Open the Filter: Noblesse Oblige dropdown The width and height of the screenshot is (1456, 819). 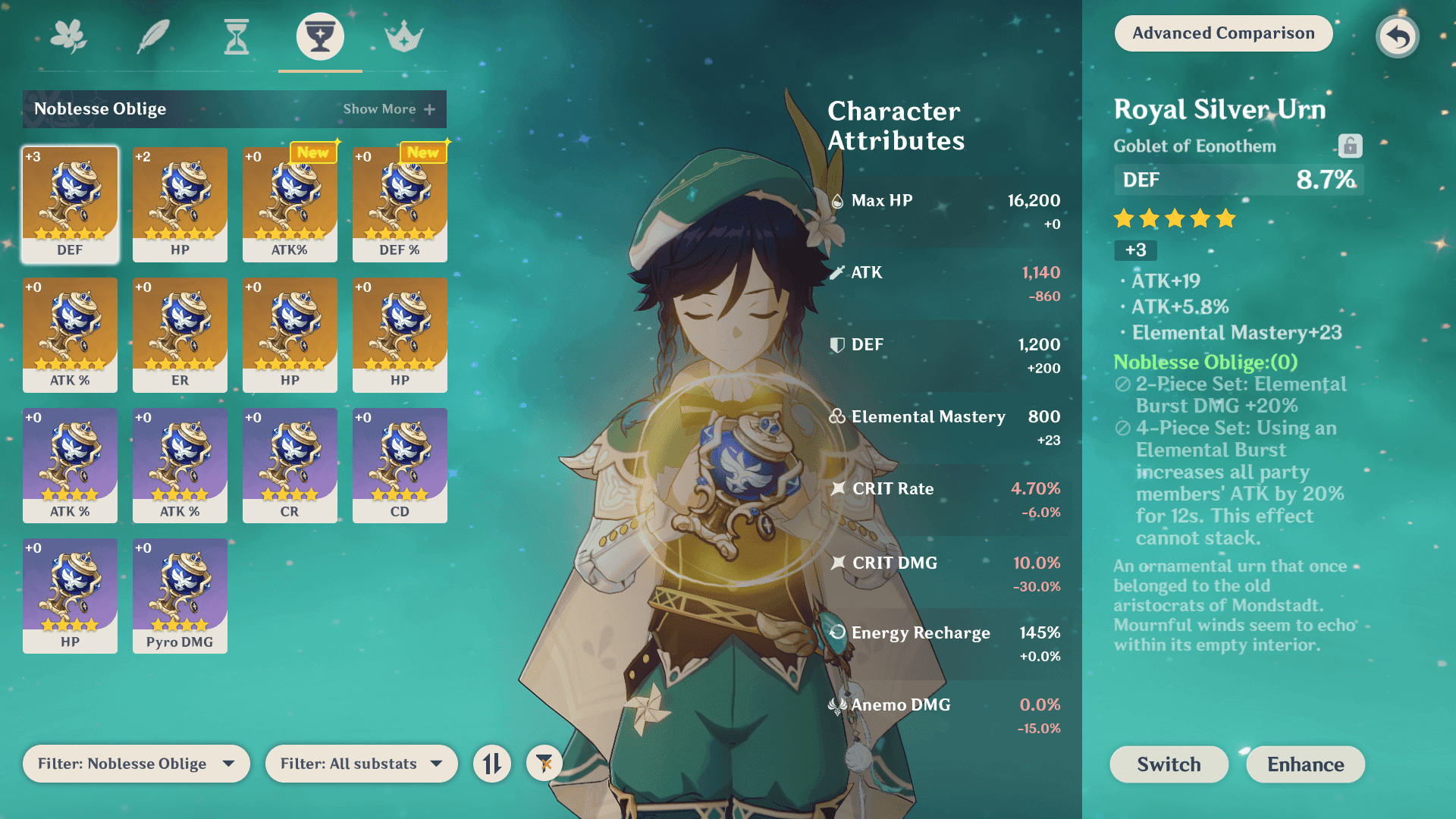coord(136,764)
